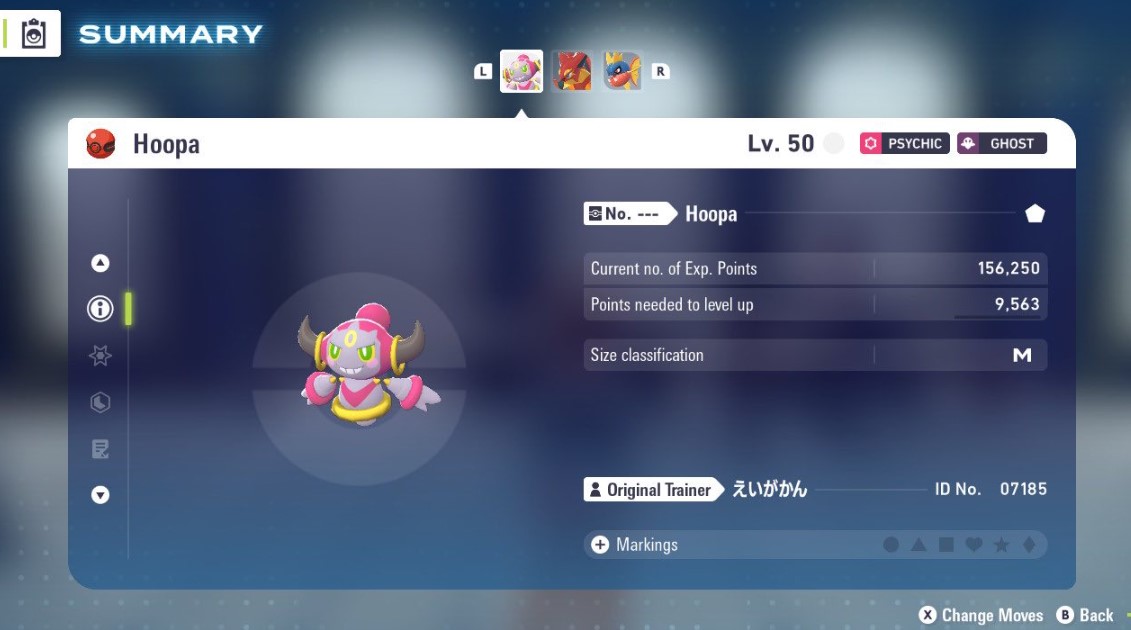The image size is (1131, 630).
Task: Toggle the circle marking
Action: [891, 545]
